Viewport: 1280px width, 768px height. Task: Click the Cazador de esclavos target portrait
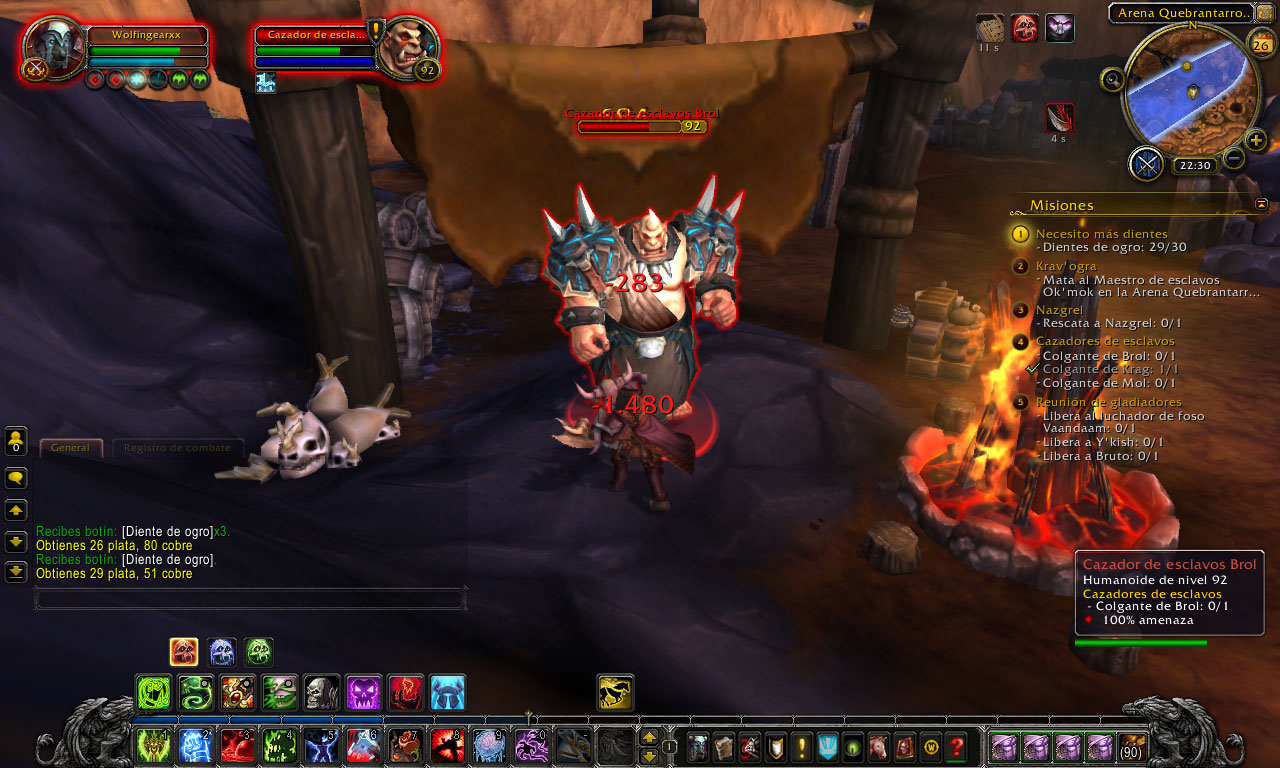pyautogui.click(x=407, y=47)
